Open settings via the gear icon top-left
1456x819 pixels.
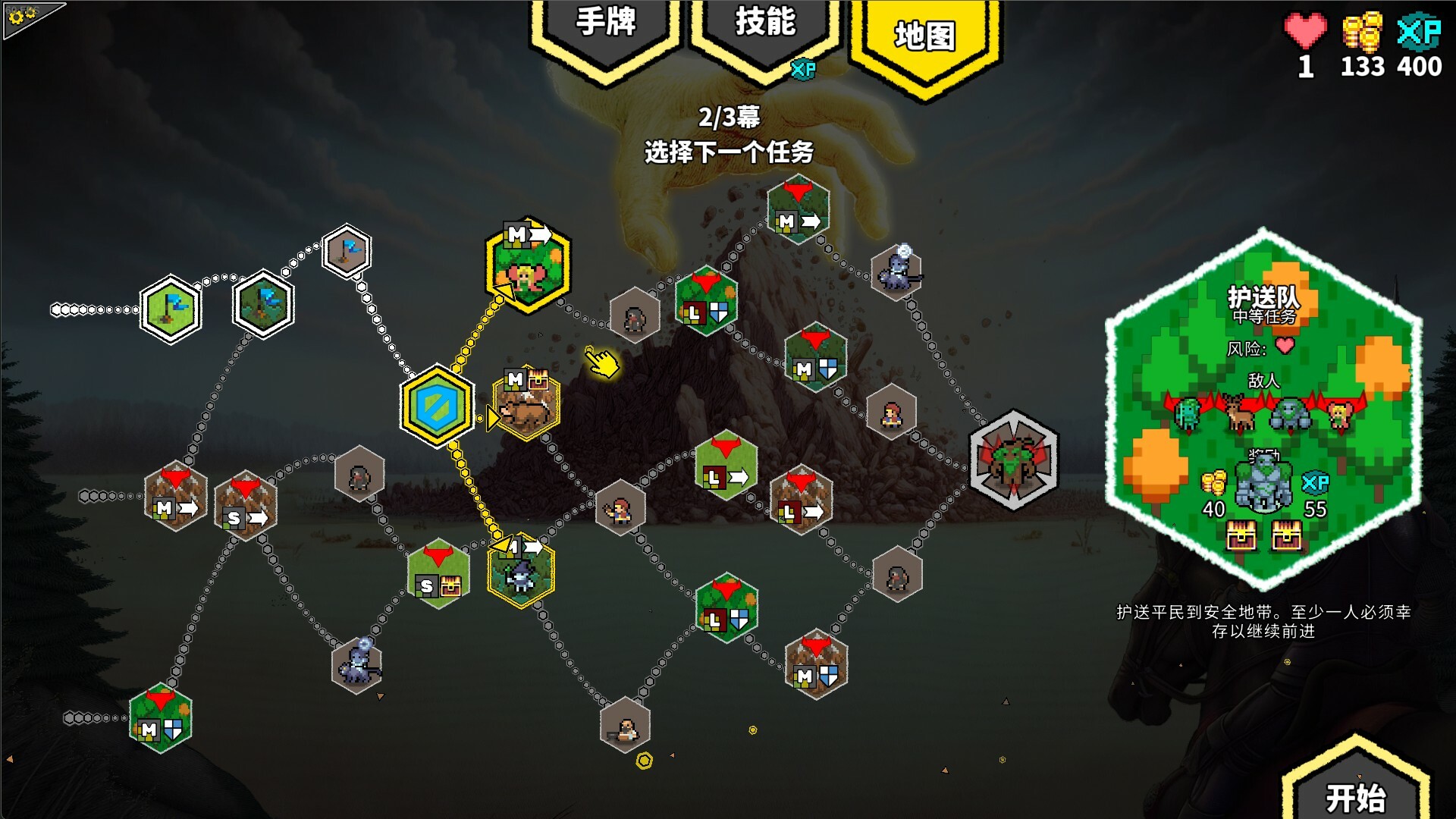tap(19, 19)
